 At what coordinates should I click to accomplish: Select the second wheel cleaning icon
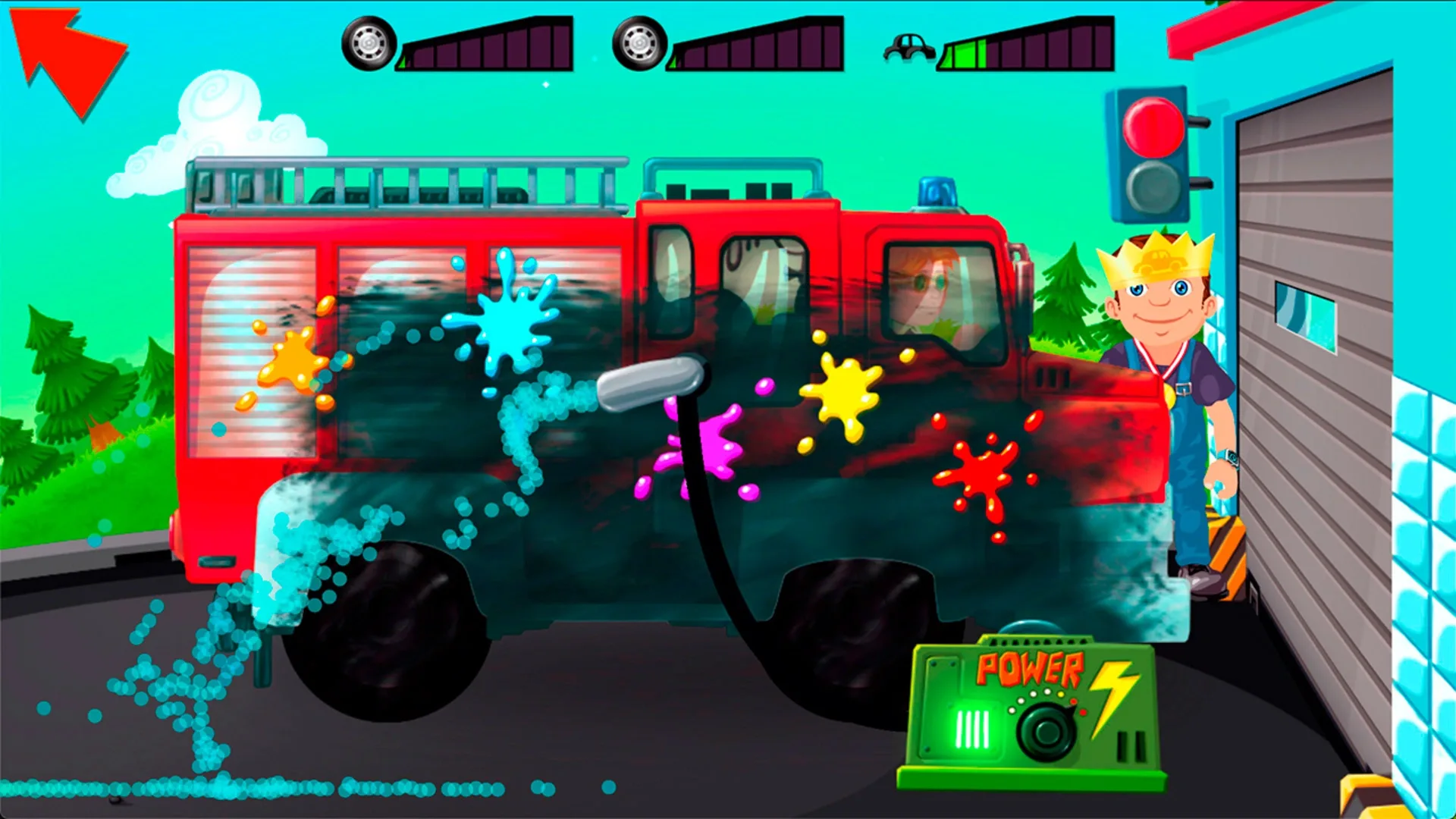[x=641, y=44]
